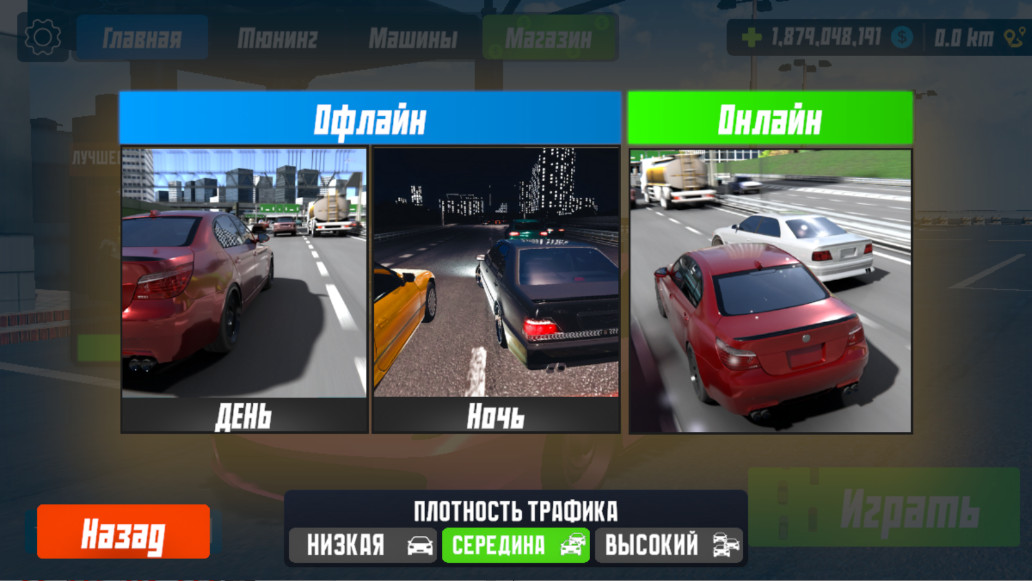The image size is (1032, 581).
Task: Set traffic density to Низкая
Action: coord(363,545)
